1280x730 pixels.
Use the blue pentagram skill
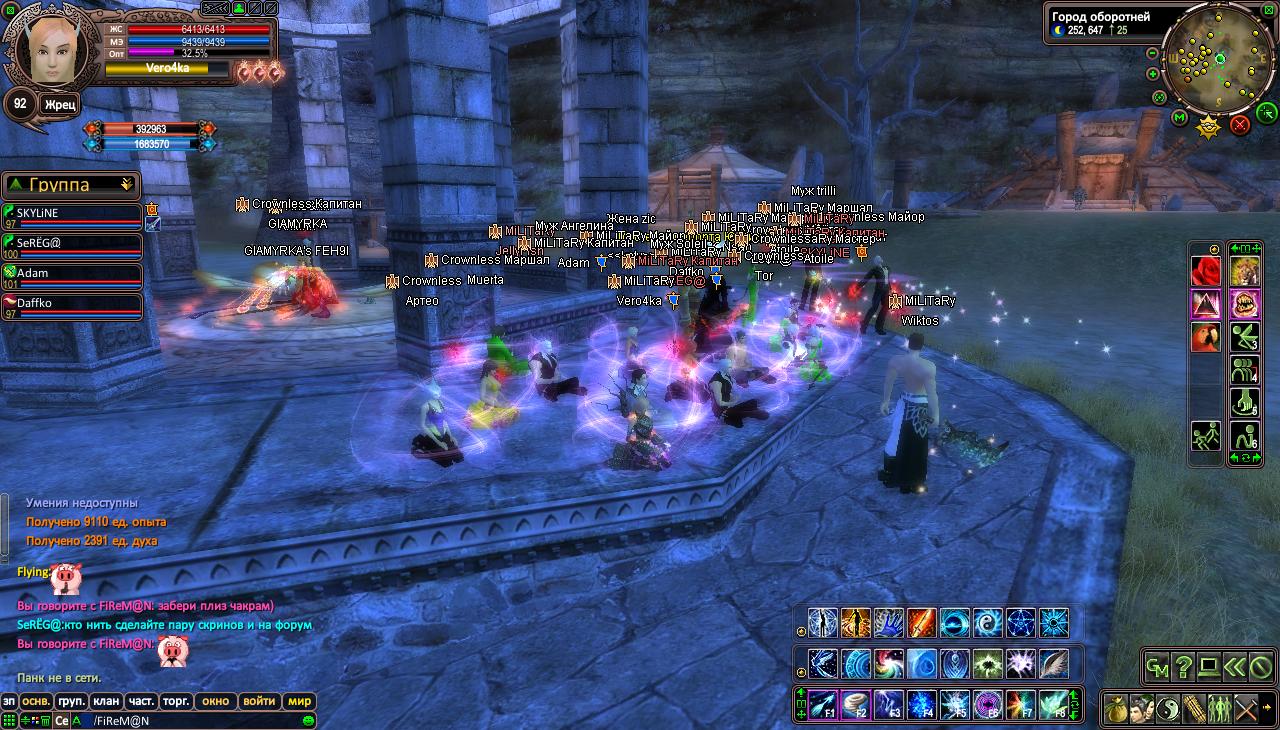click(1020, 623)
